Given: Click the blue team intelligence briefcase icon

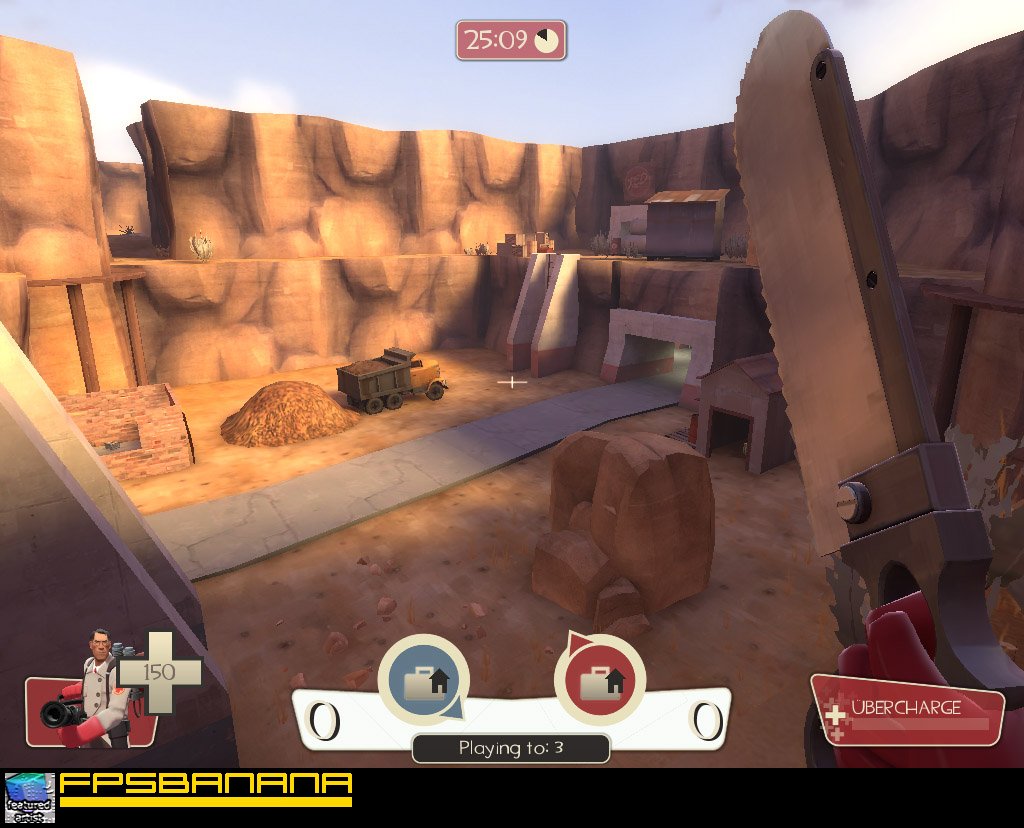Looking at the screenshot, I should click(422, 681).
